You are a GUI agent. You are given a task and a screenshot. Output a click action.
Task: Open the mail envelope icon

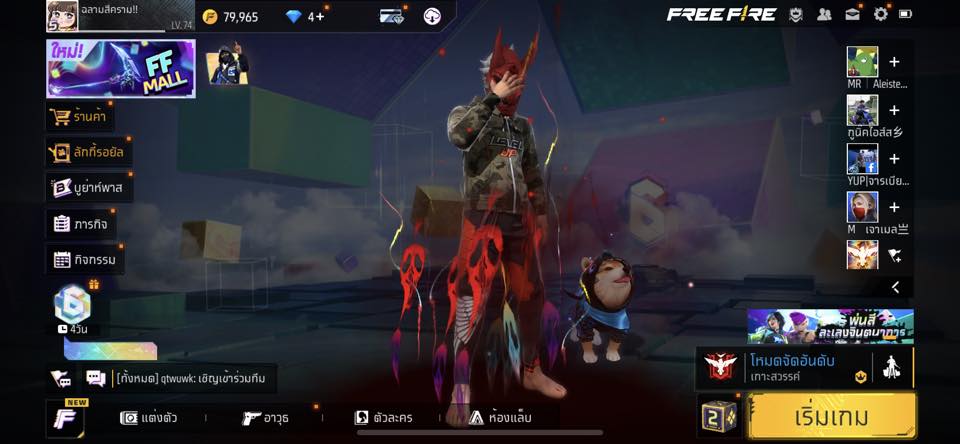852,14
